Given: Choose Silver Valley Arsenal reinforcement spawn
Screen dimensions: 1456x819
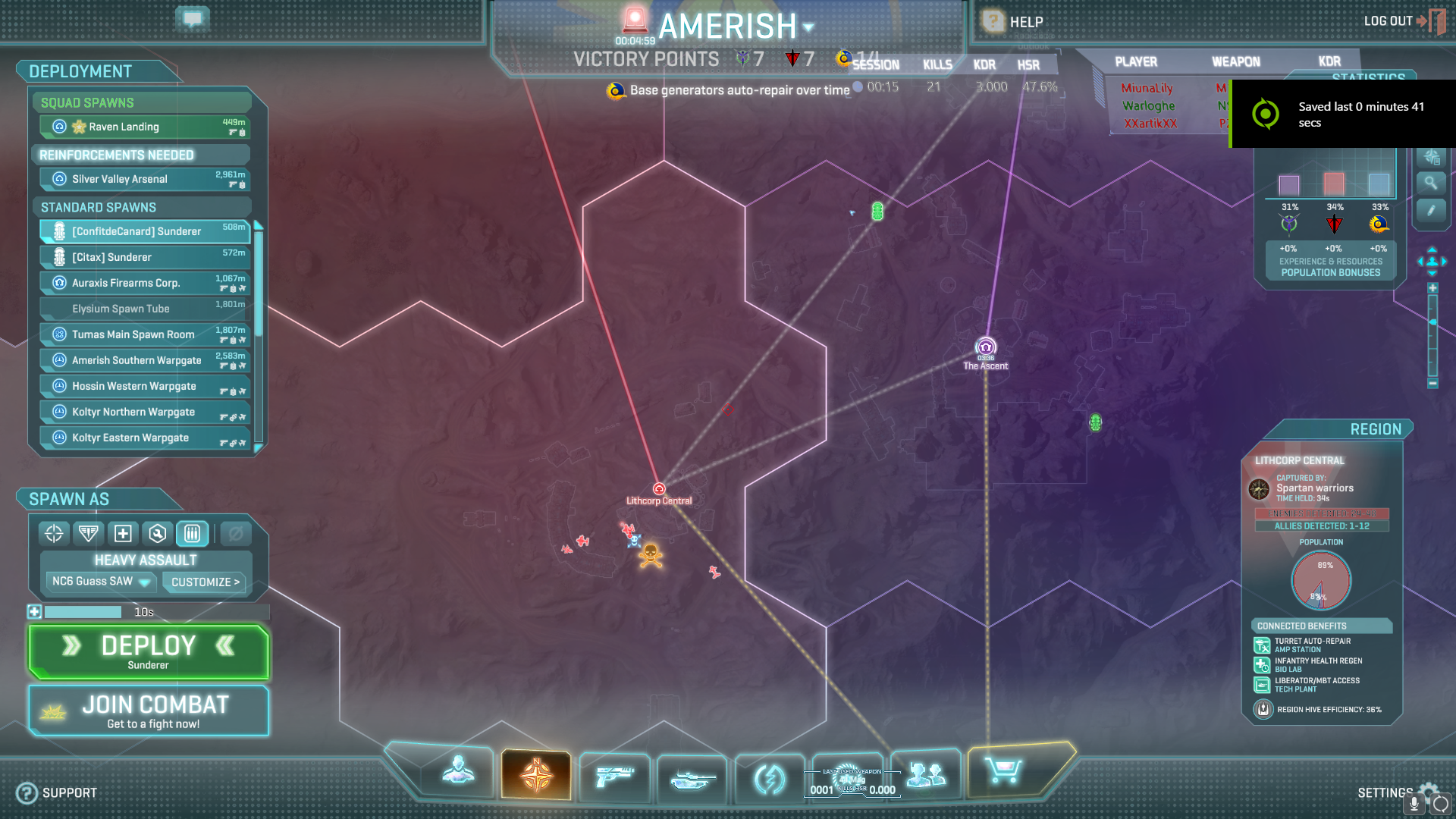Looking at the screenshot, I should 145,179.
